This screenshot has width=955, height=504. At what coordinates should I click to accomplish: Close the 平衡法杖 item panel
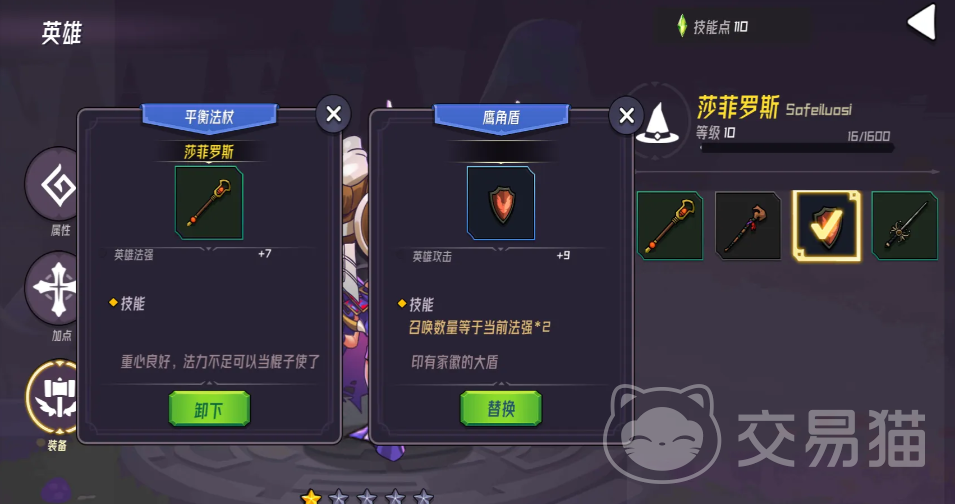(334, 115)
